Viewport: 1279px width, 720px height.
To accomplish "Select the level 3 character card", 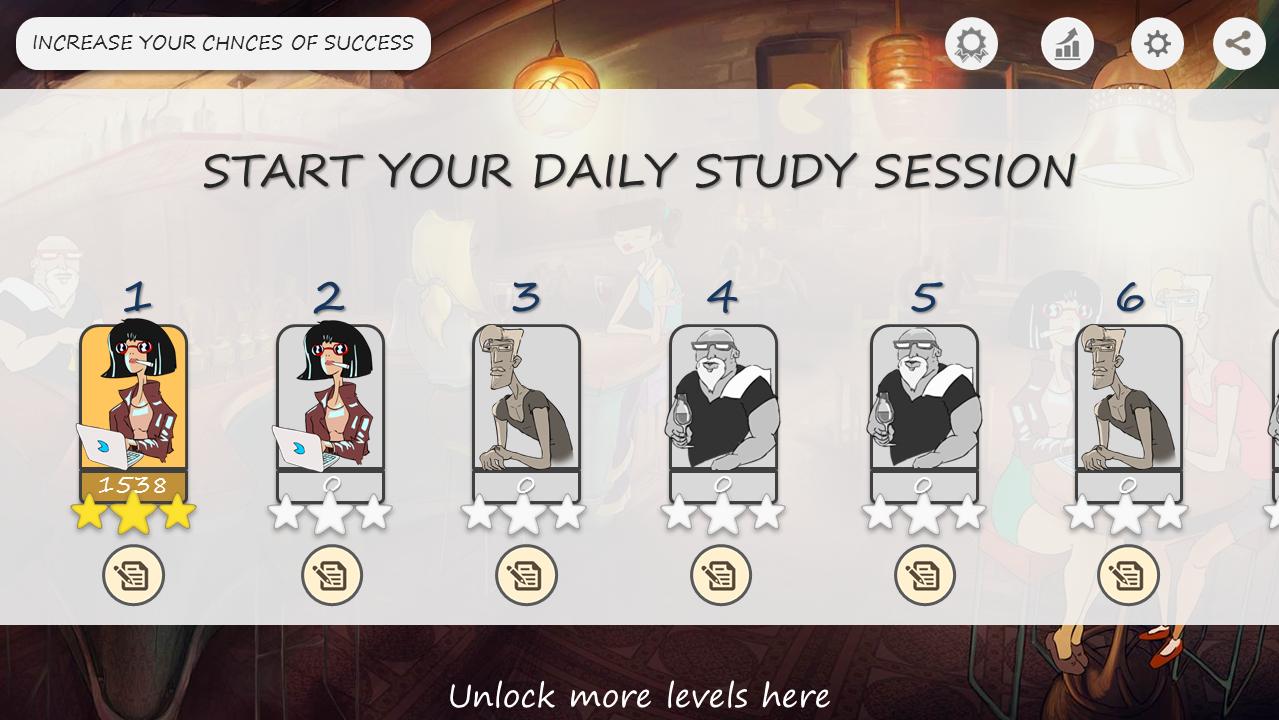I will point(526,410).
